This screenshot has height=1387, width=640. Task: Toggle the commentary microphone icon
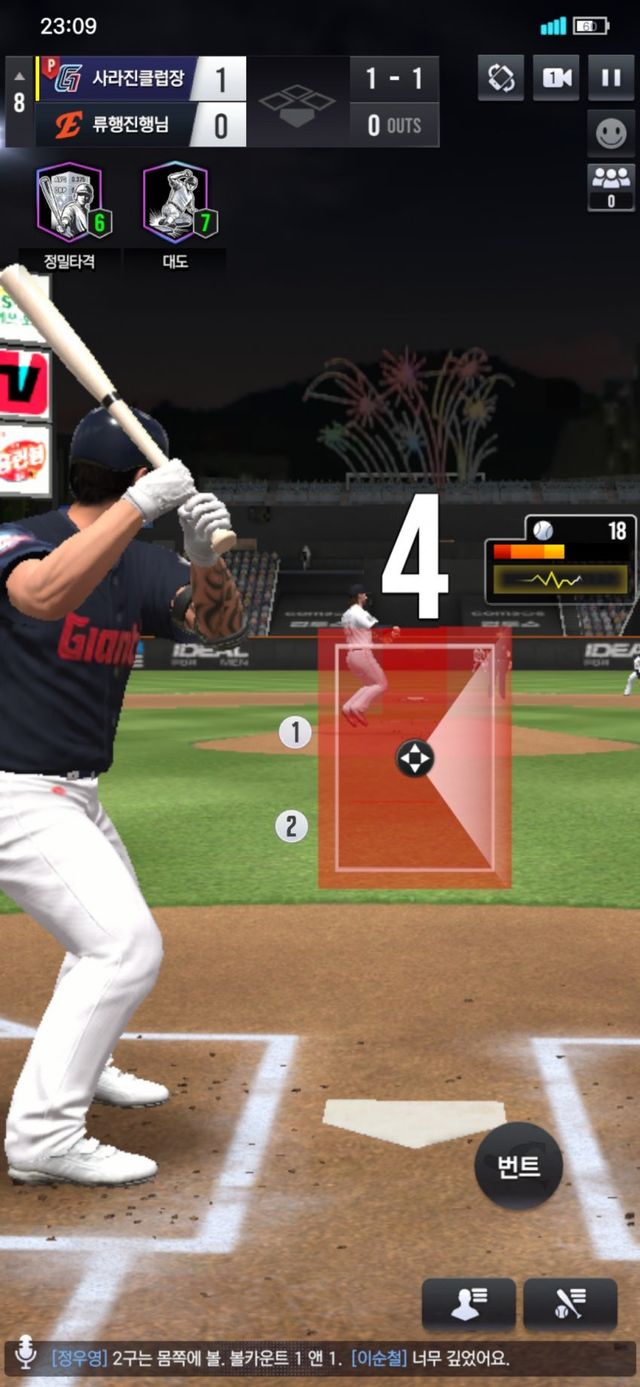26,1357
